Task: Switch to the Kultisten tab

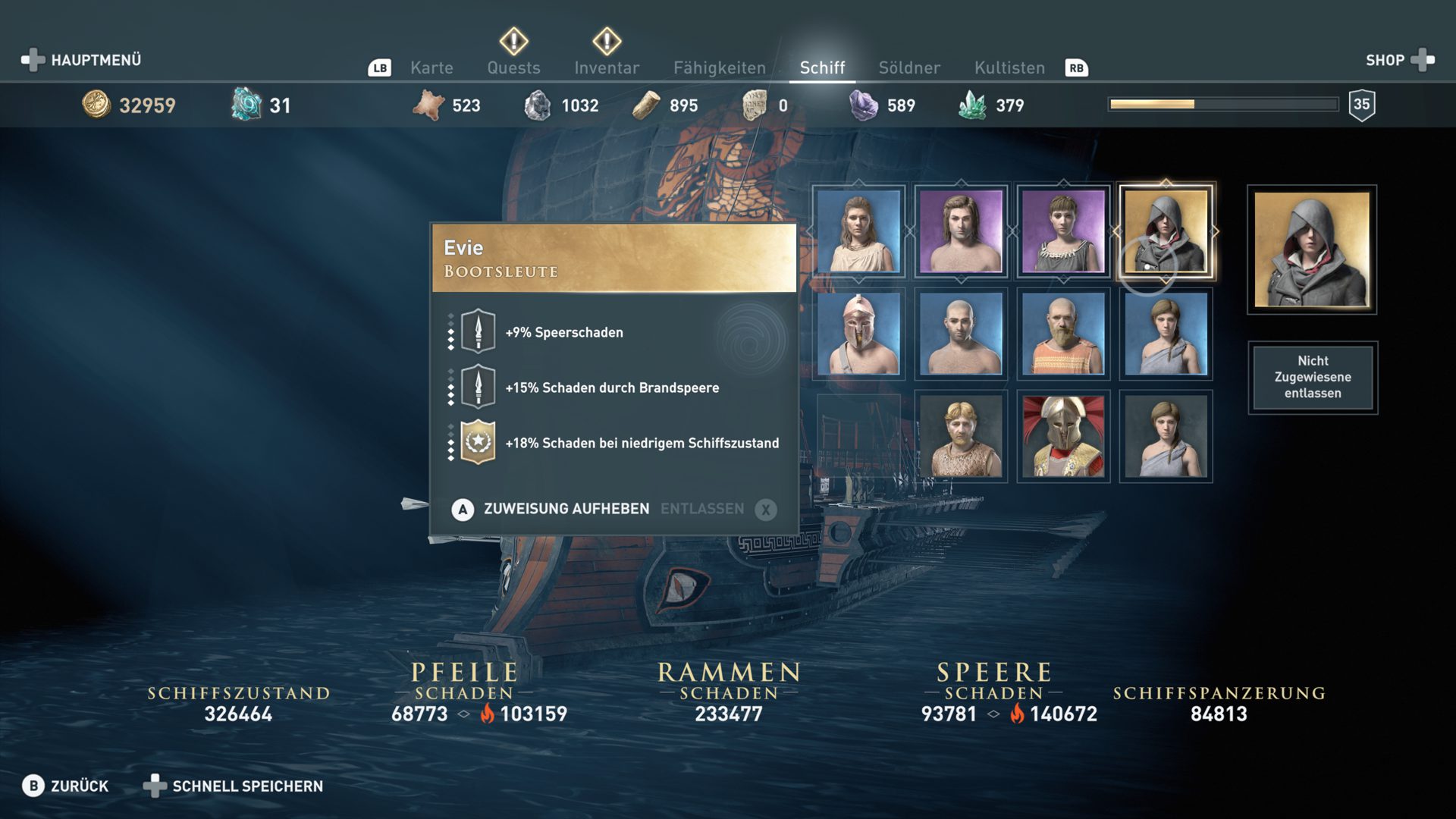Action: (x=1009, y=67)
